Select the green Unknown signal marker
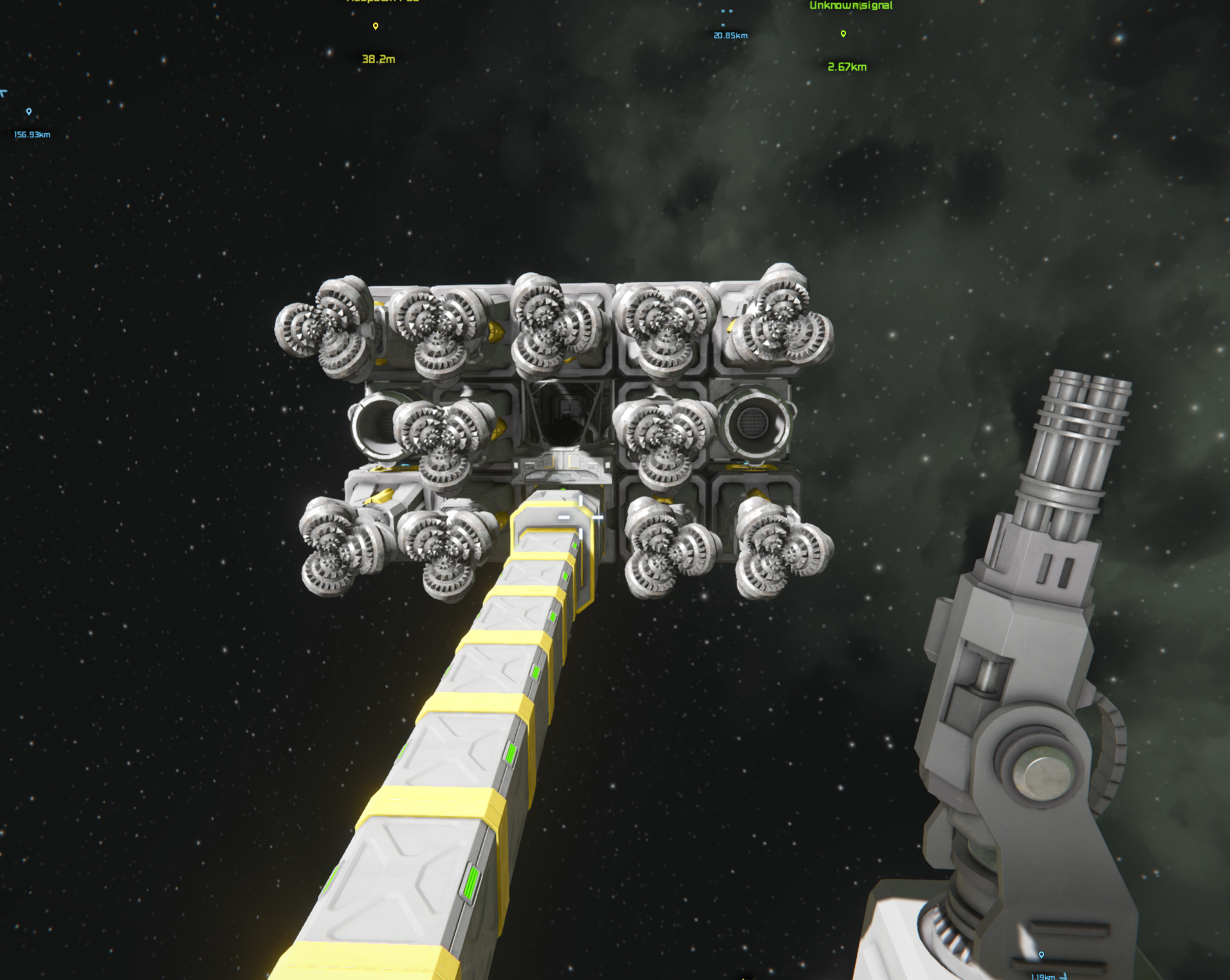This screenshot has width=1230, height=980. pos(843,33)
